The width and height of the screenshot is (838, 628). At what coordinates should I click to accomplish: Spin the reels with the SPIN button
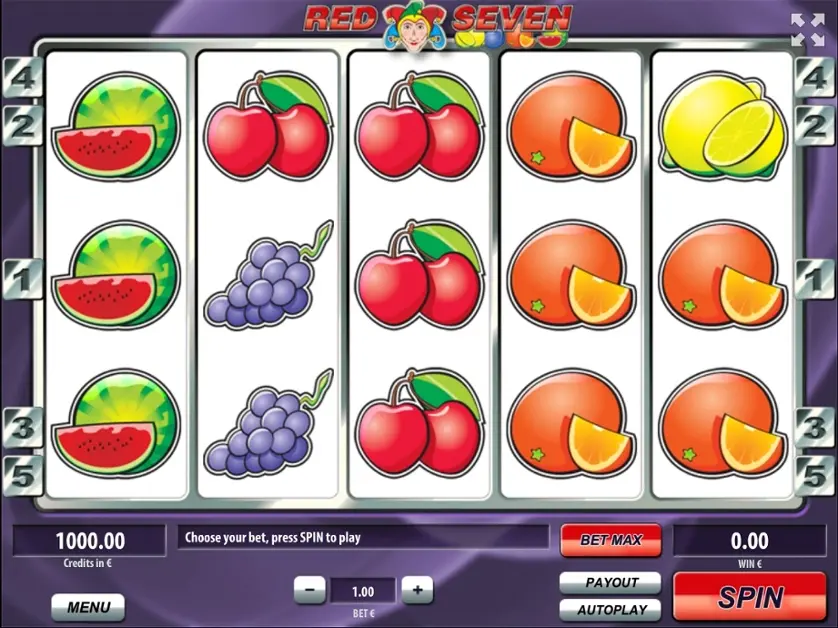pos(750,597)
